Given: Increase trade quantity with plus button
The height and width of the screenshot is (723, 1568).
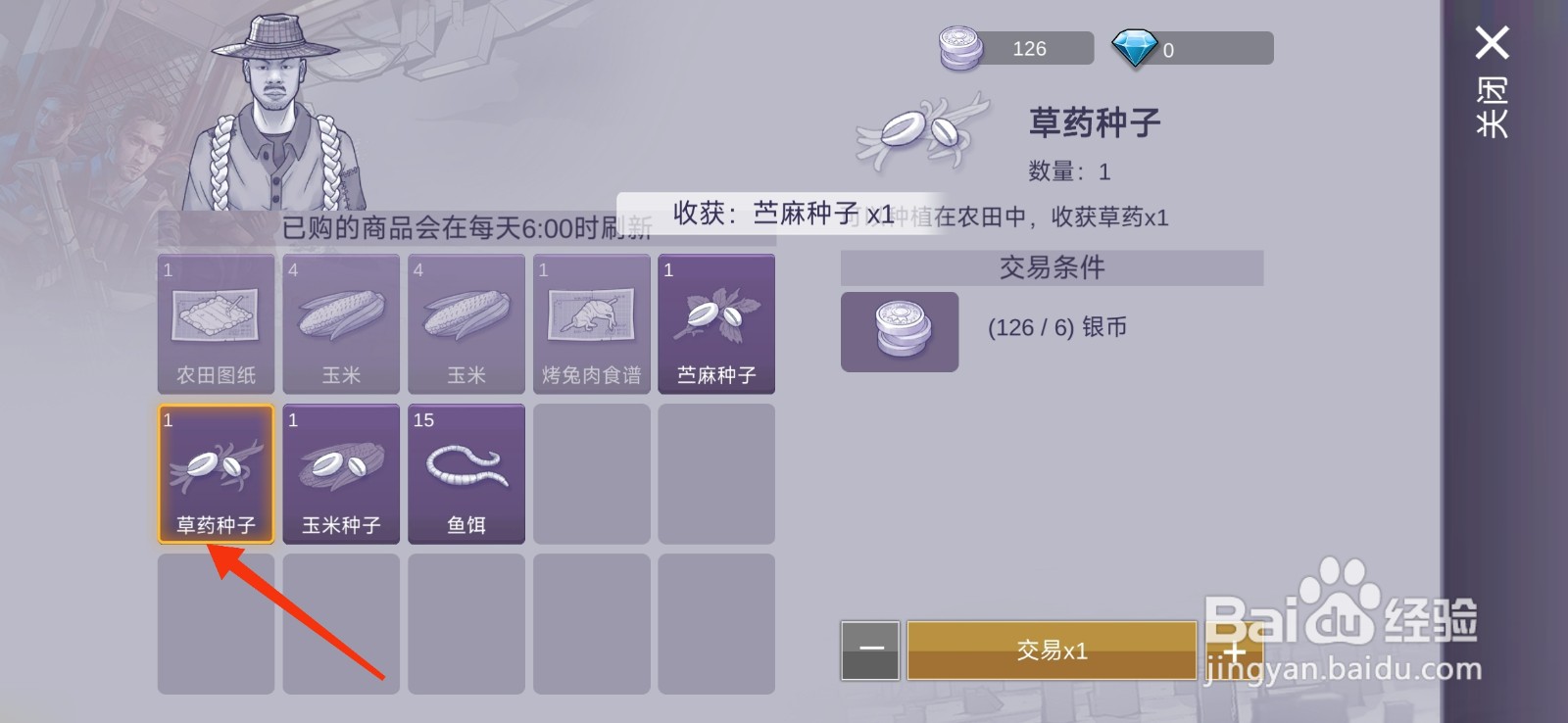Looking at the screenshot, I should [x=1237, y=650].
